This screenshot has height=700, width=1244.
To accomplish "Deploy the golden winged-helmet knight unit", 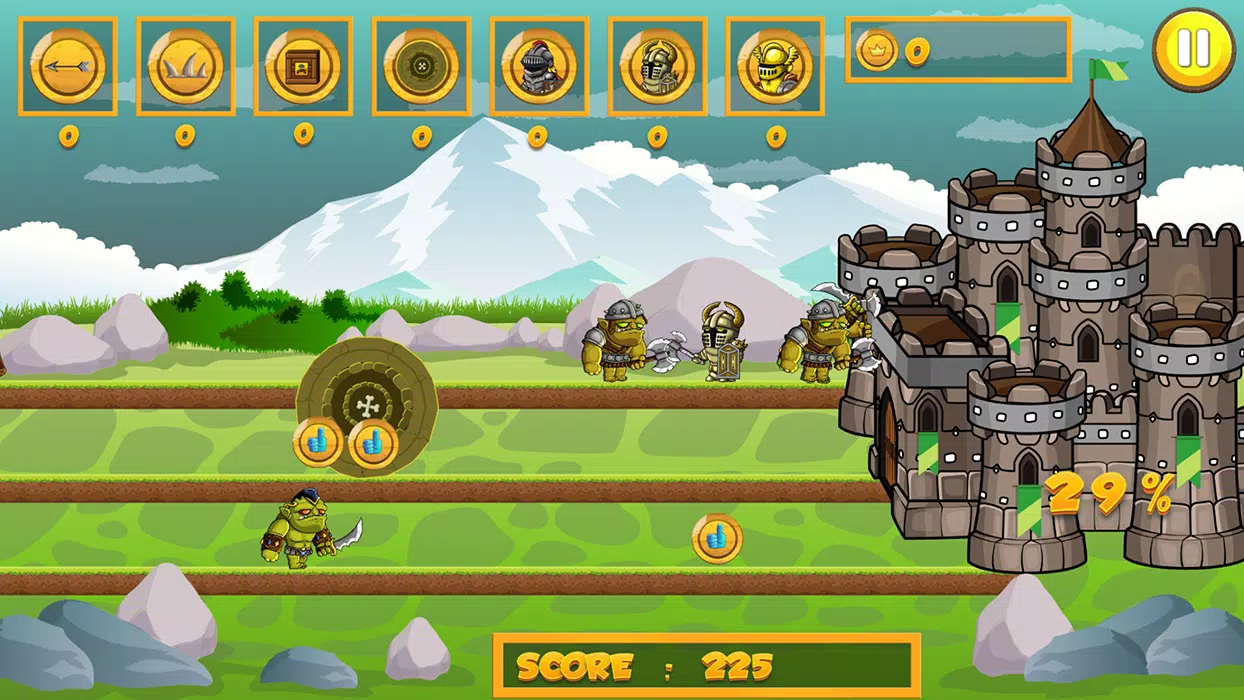I will [x=775, y=66].
